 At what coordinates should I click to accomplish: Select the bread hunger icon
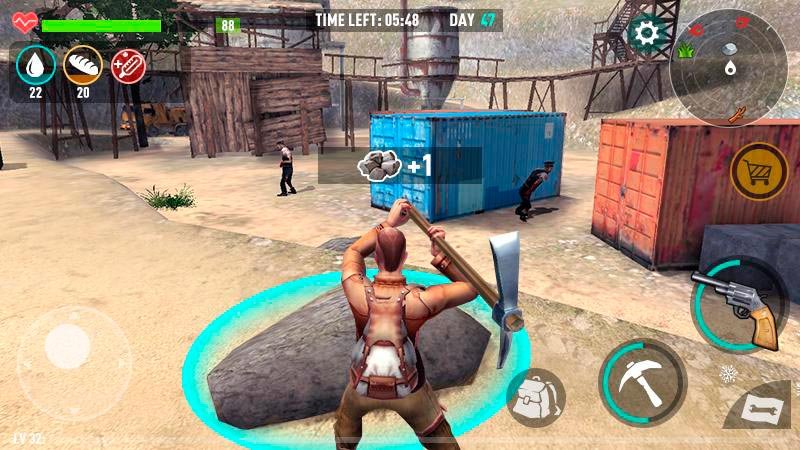83,66
